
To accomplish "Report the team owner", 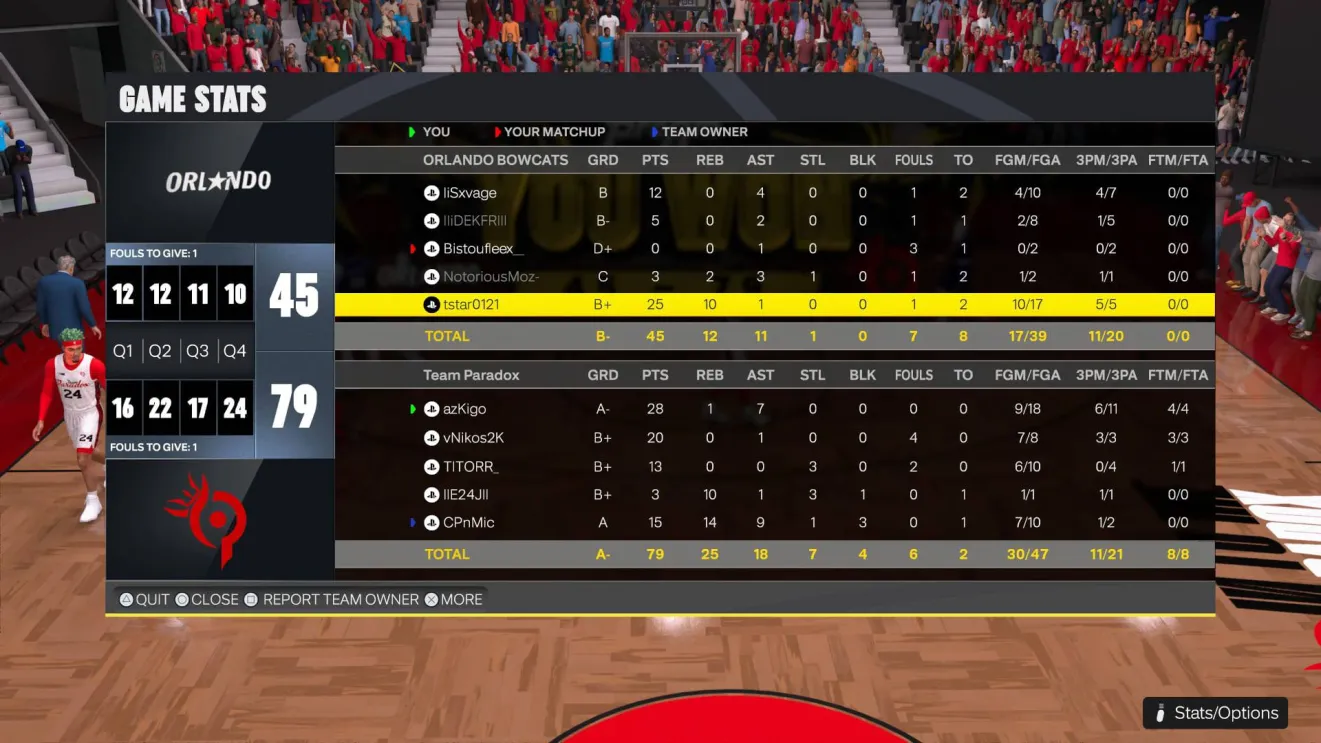I will point(331,600).
